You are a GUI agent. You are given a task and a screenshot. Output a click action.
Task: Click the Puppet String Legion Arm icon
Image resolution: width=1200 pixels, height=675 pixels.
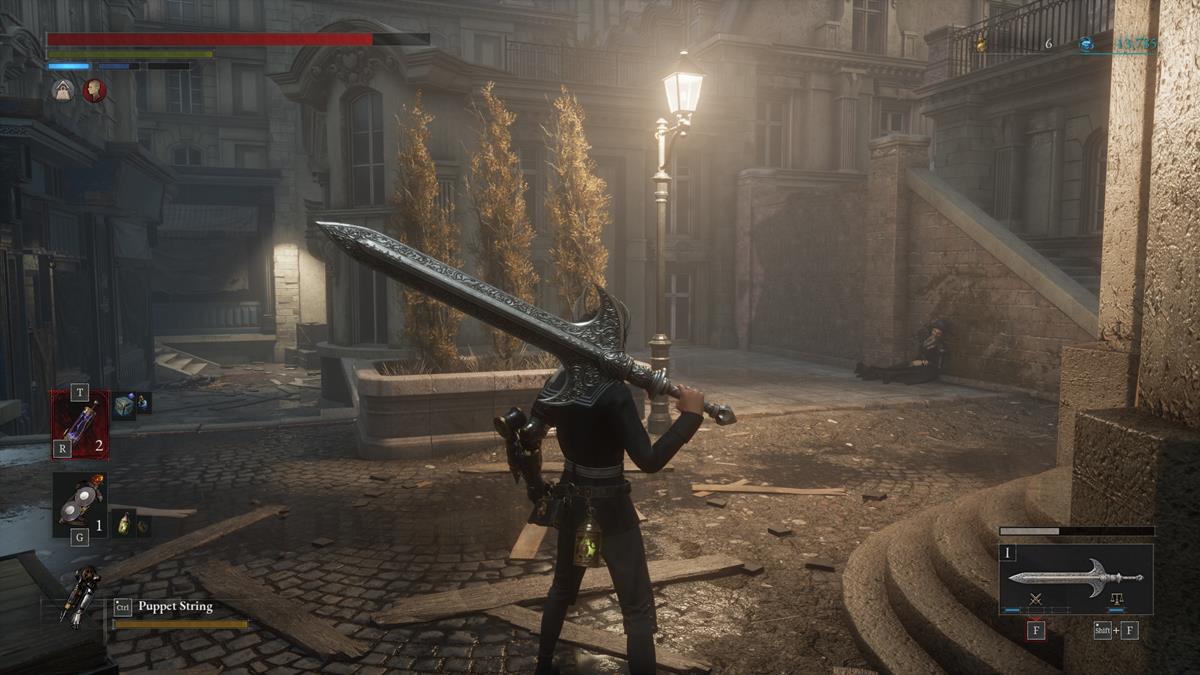(79, 596)
